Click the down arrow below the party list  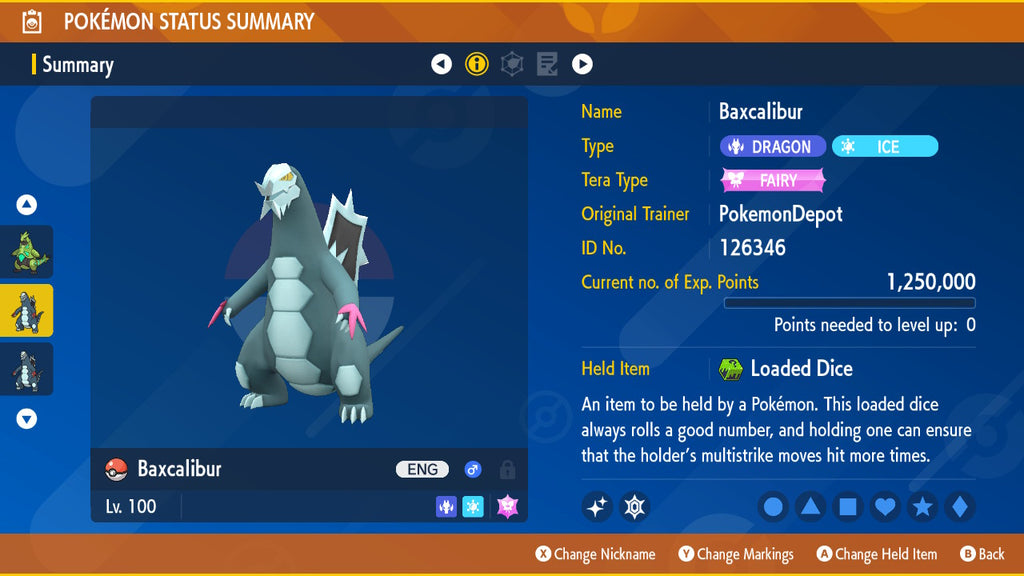[27, 419]
